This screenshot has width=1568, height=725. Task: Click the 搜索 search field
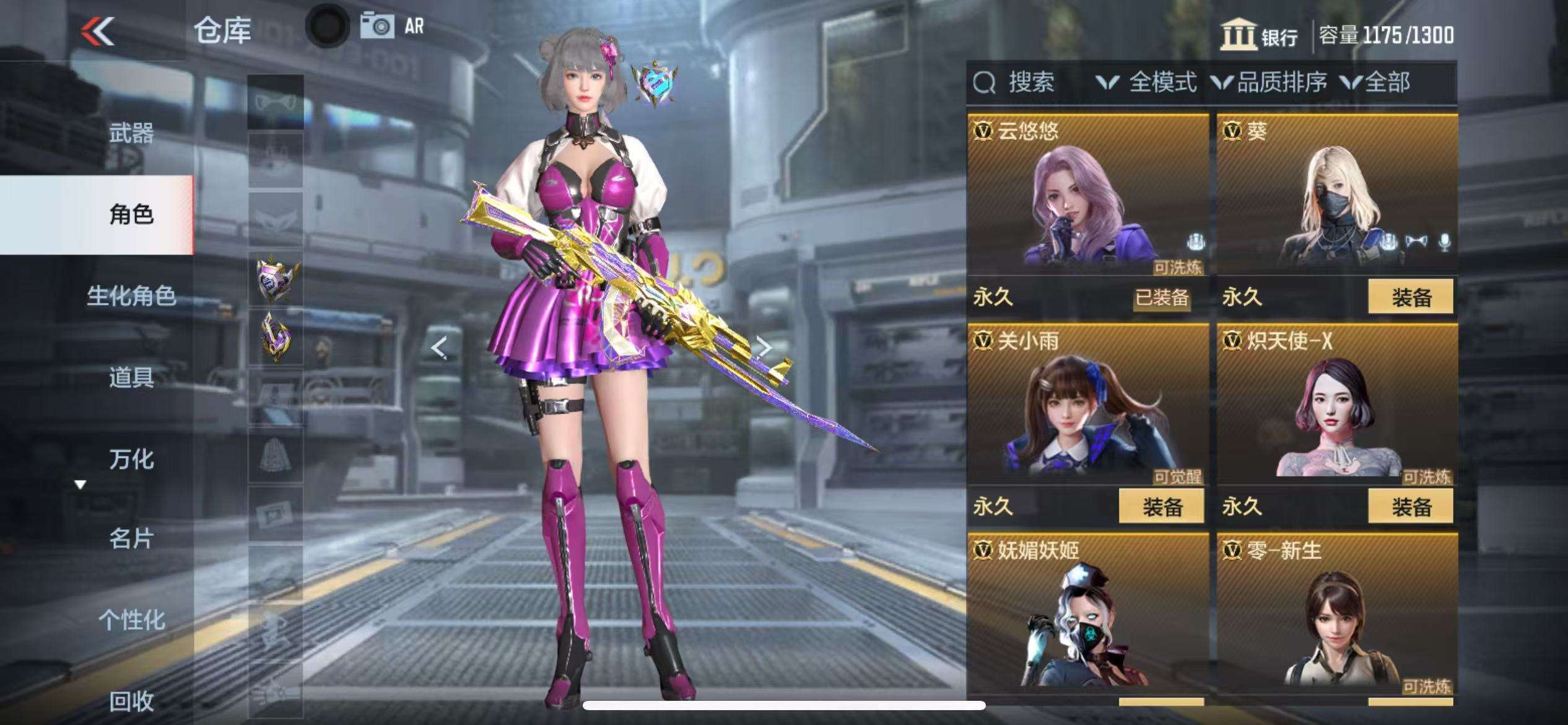point(1030,82)
